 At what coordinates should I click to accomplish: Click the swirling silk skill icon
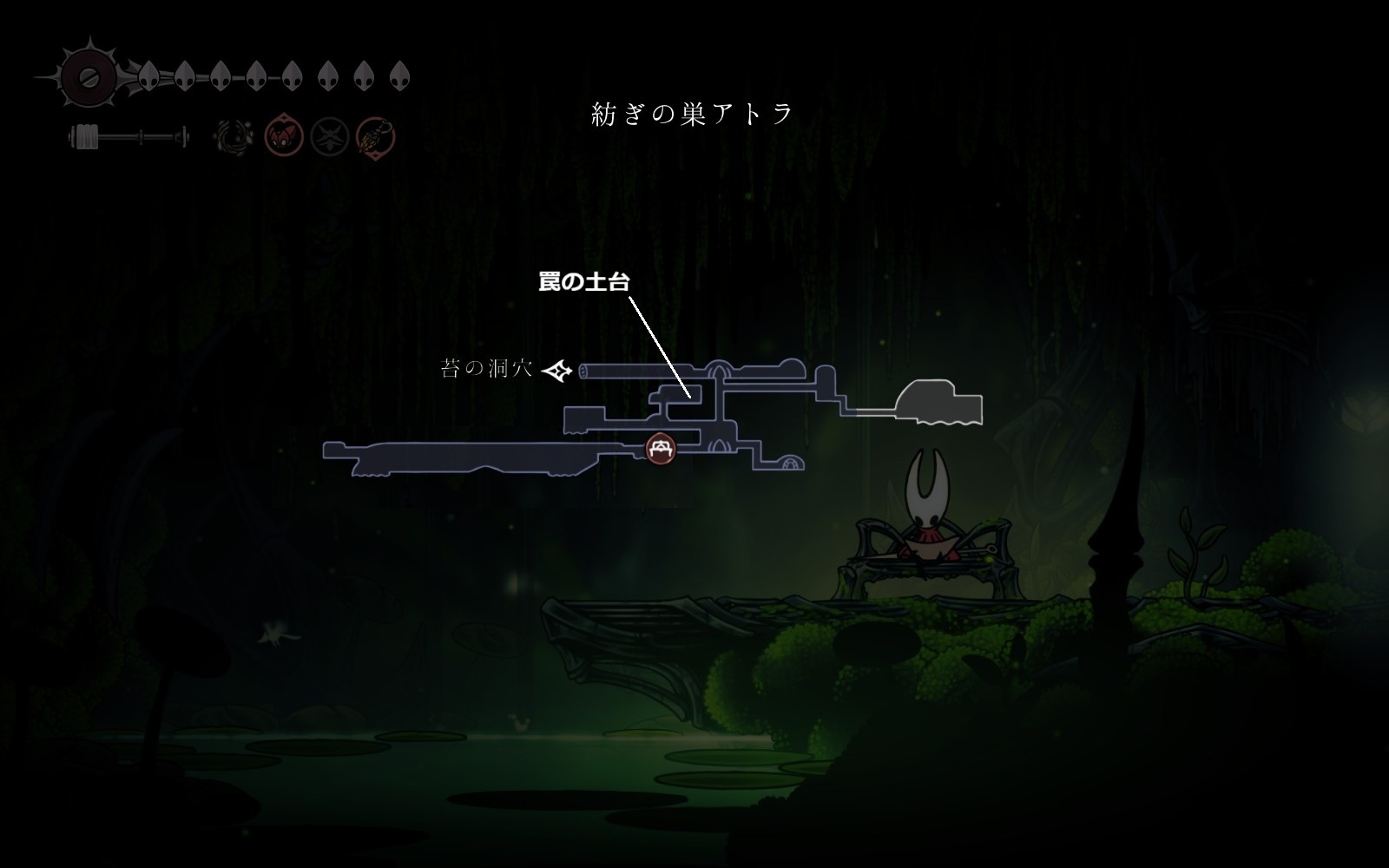click(x=234, y=137)
